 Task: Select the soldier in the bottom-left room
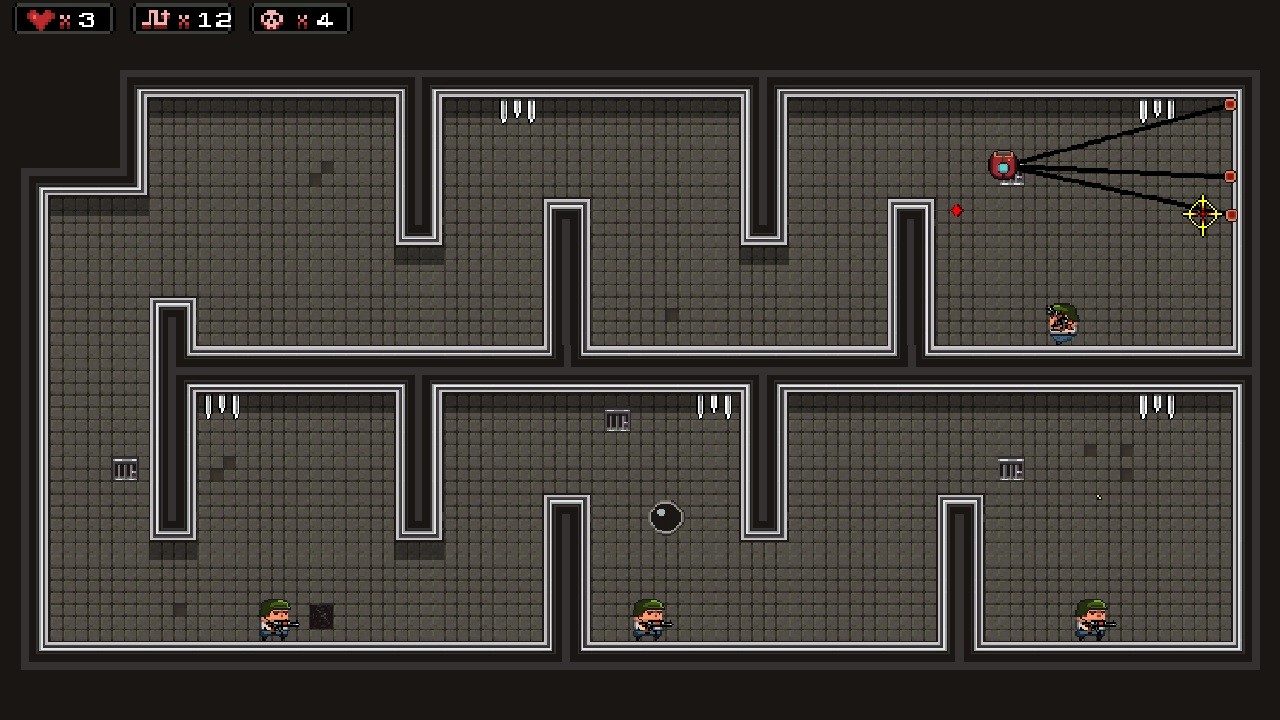click(275, 620)
